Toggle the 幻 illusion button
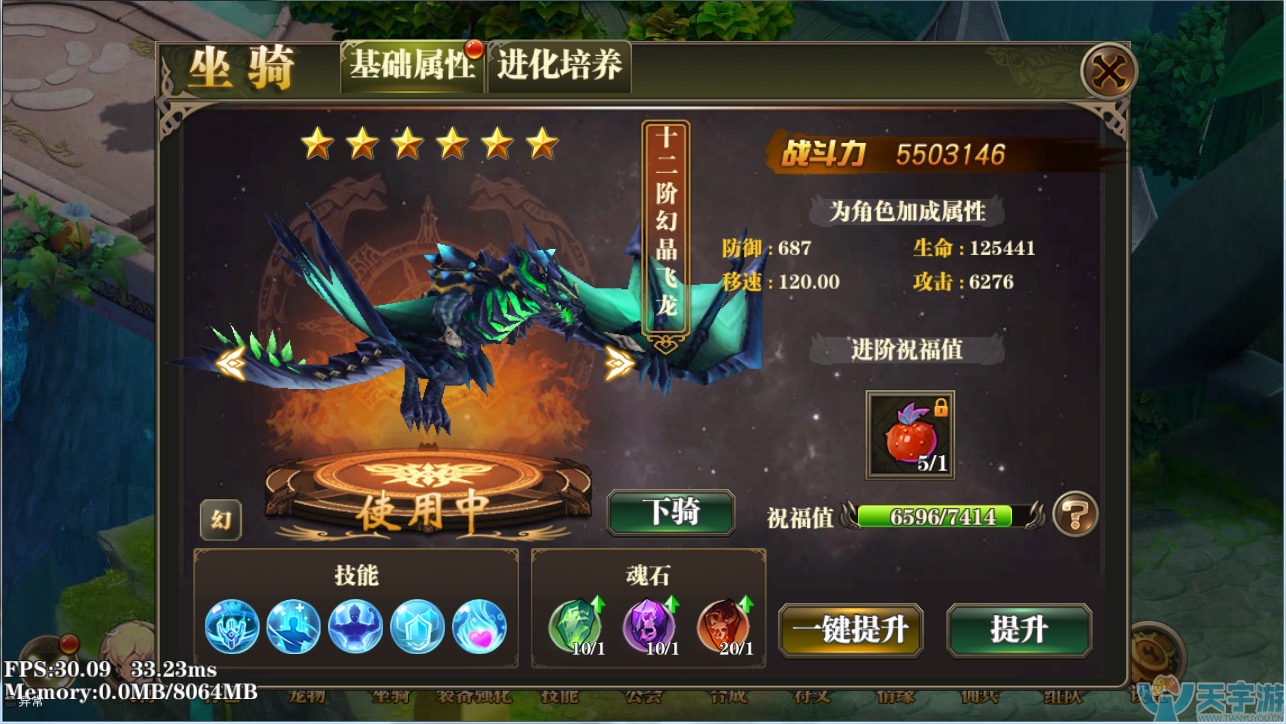1286x724 pixels. [x=220, y=520]
